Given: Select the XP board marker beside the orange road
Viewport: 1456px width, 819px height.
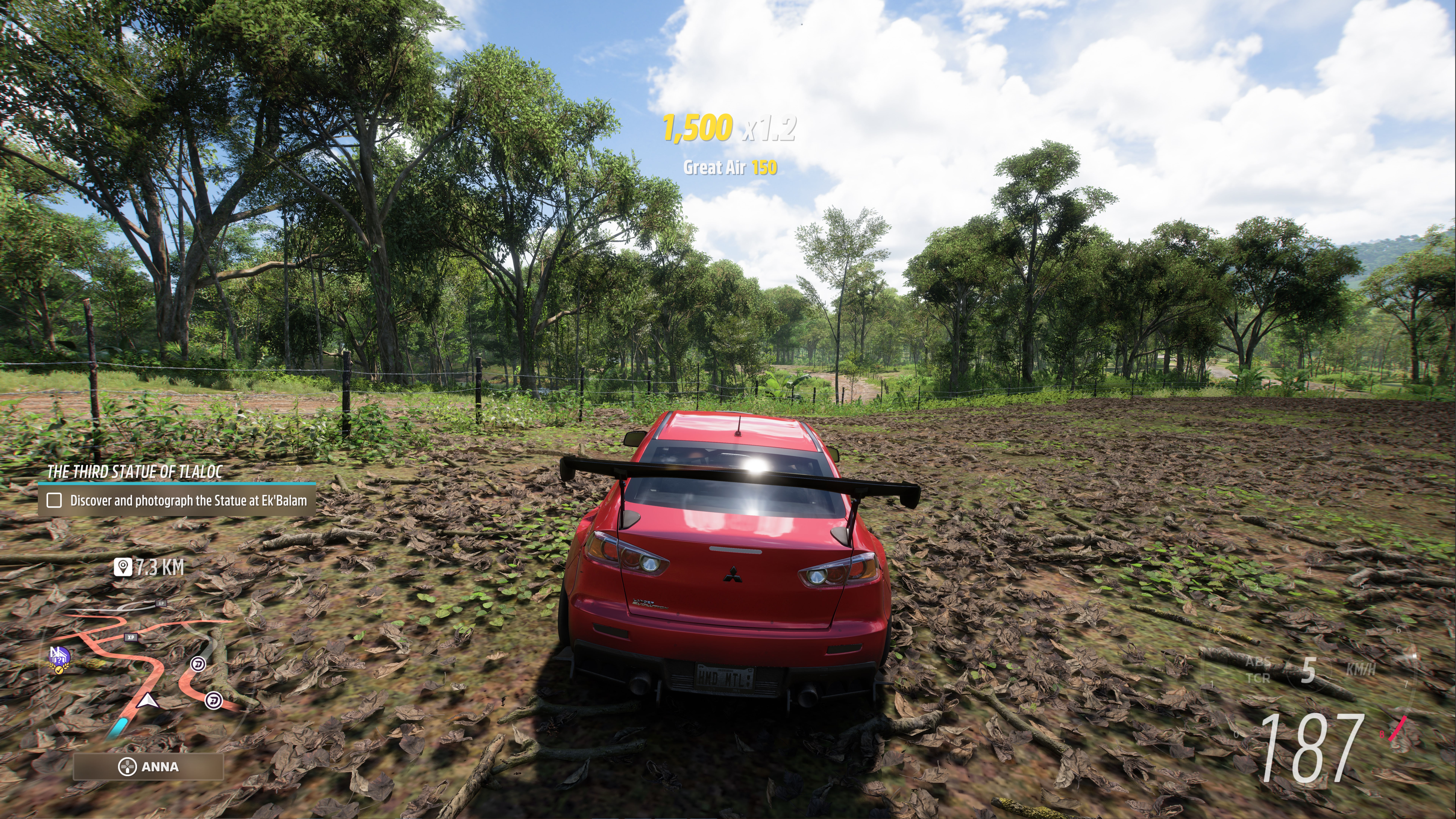Looking at the screenshot, I should tap(131, 637).
